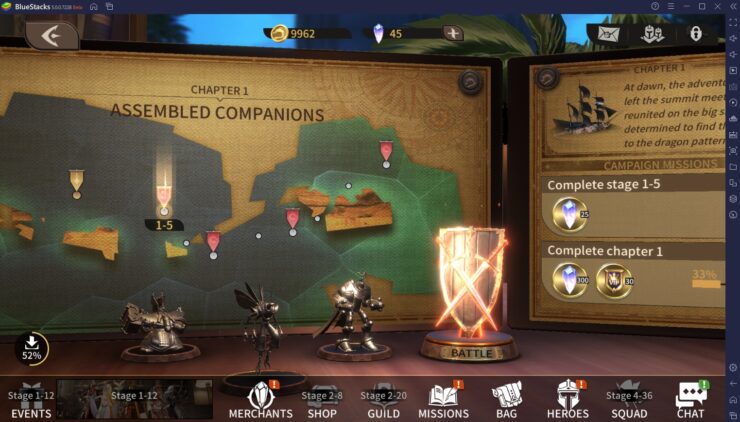Open the Guild menu
This screenshot has height=422, width=740.
point(383,401)
